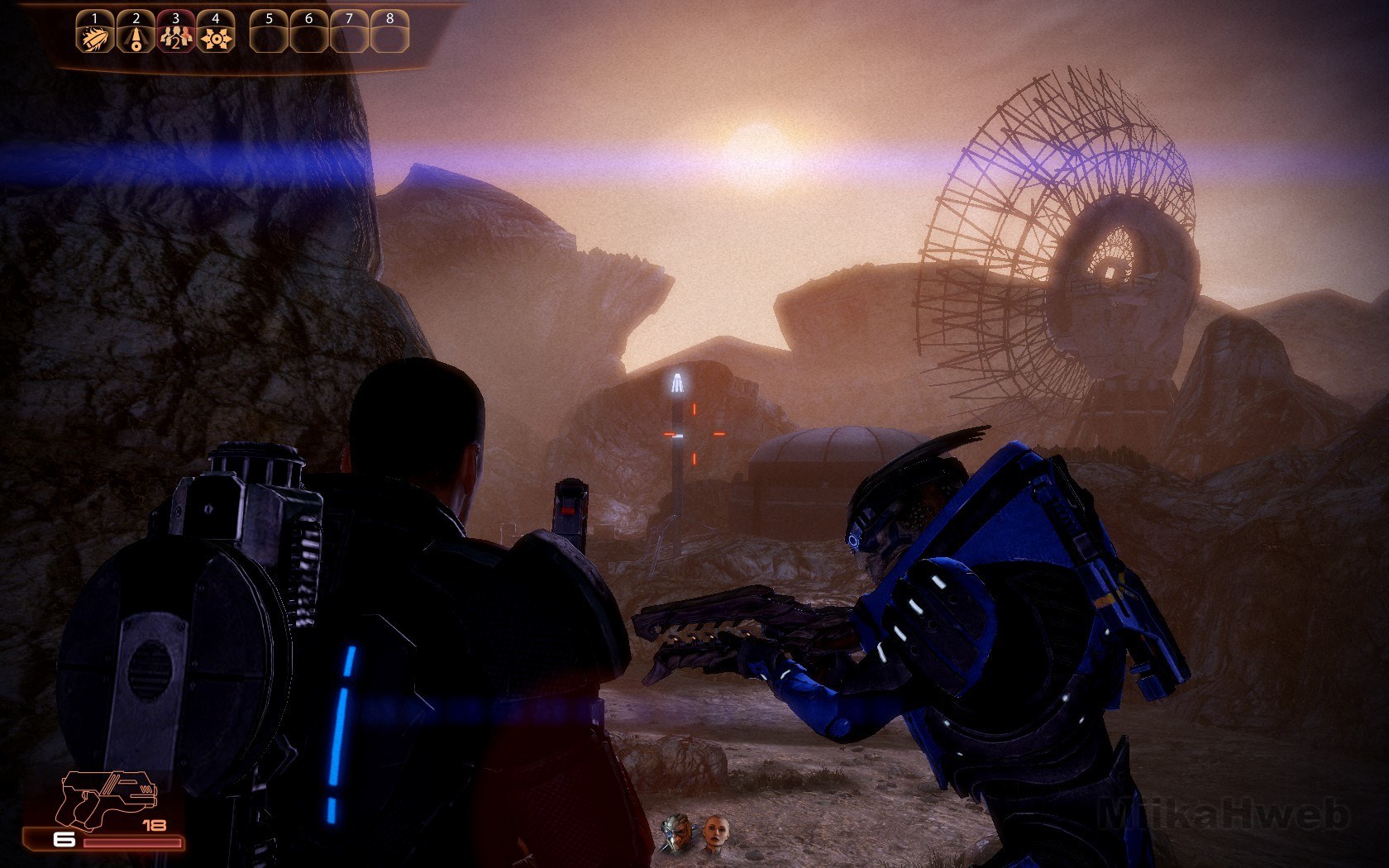Select Garrus's squad portrait
Screen dimensions: 1389x868
676,834
